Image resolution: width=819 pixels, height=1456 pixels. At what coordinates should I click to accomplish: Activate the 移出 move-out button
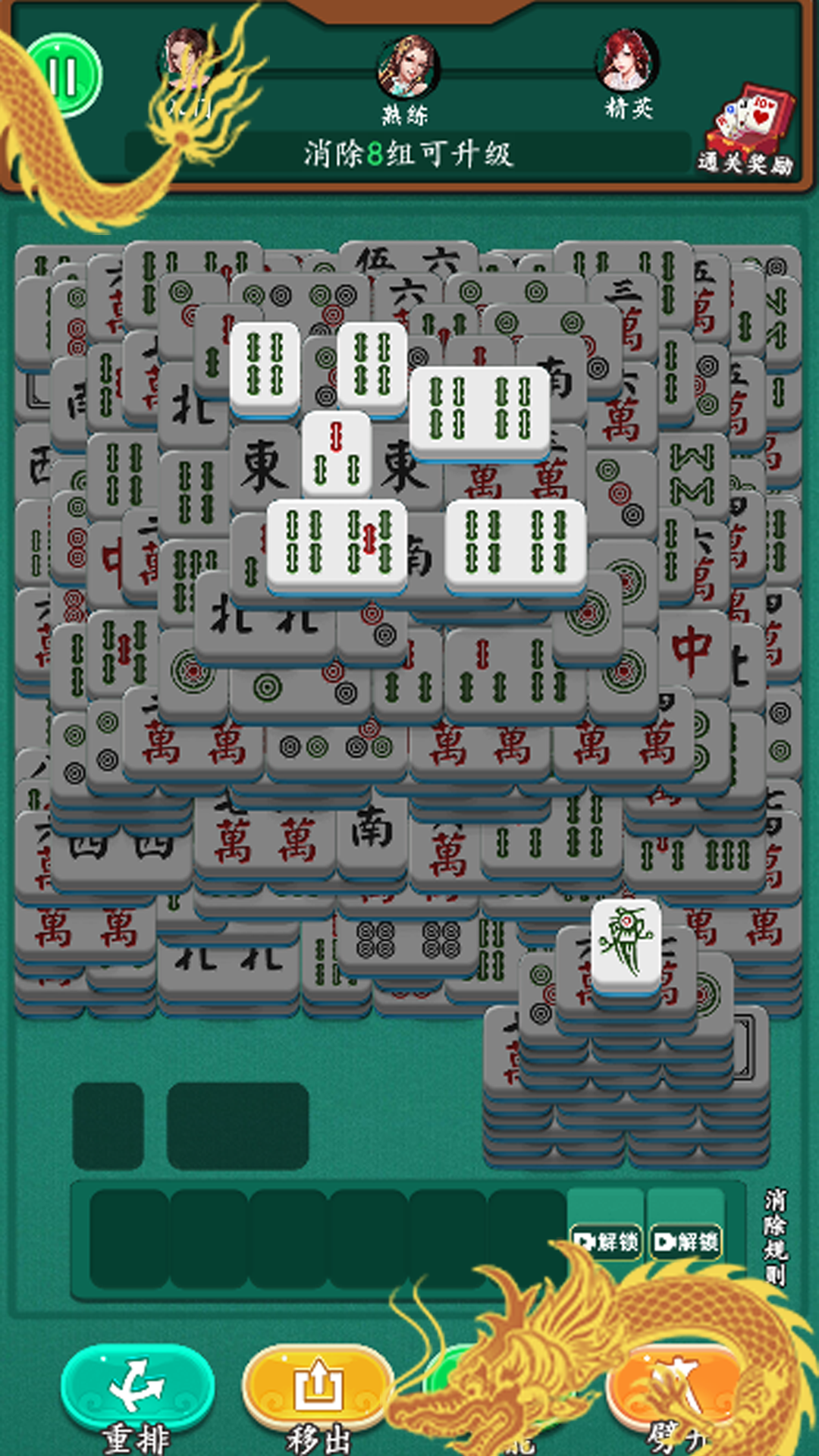click(318, 1387)
